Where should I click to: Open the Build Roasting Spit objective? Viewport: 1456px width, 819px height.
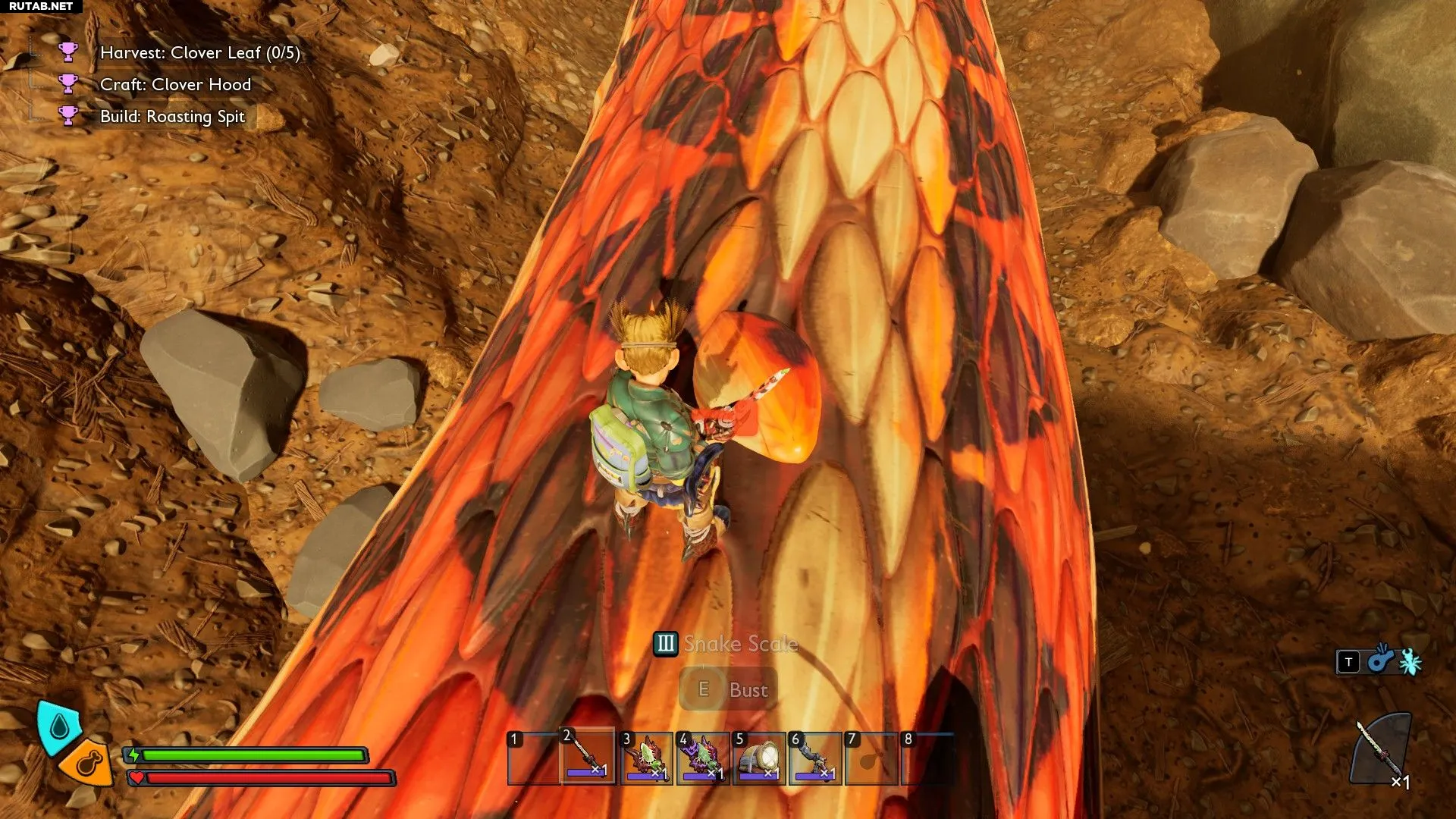tap(172, 117)
